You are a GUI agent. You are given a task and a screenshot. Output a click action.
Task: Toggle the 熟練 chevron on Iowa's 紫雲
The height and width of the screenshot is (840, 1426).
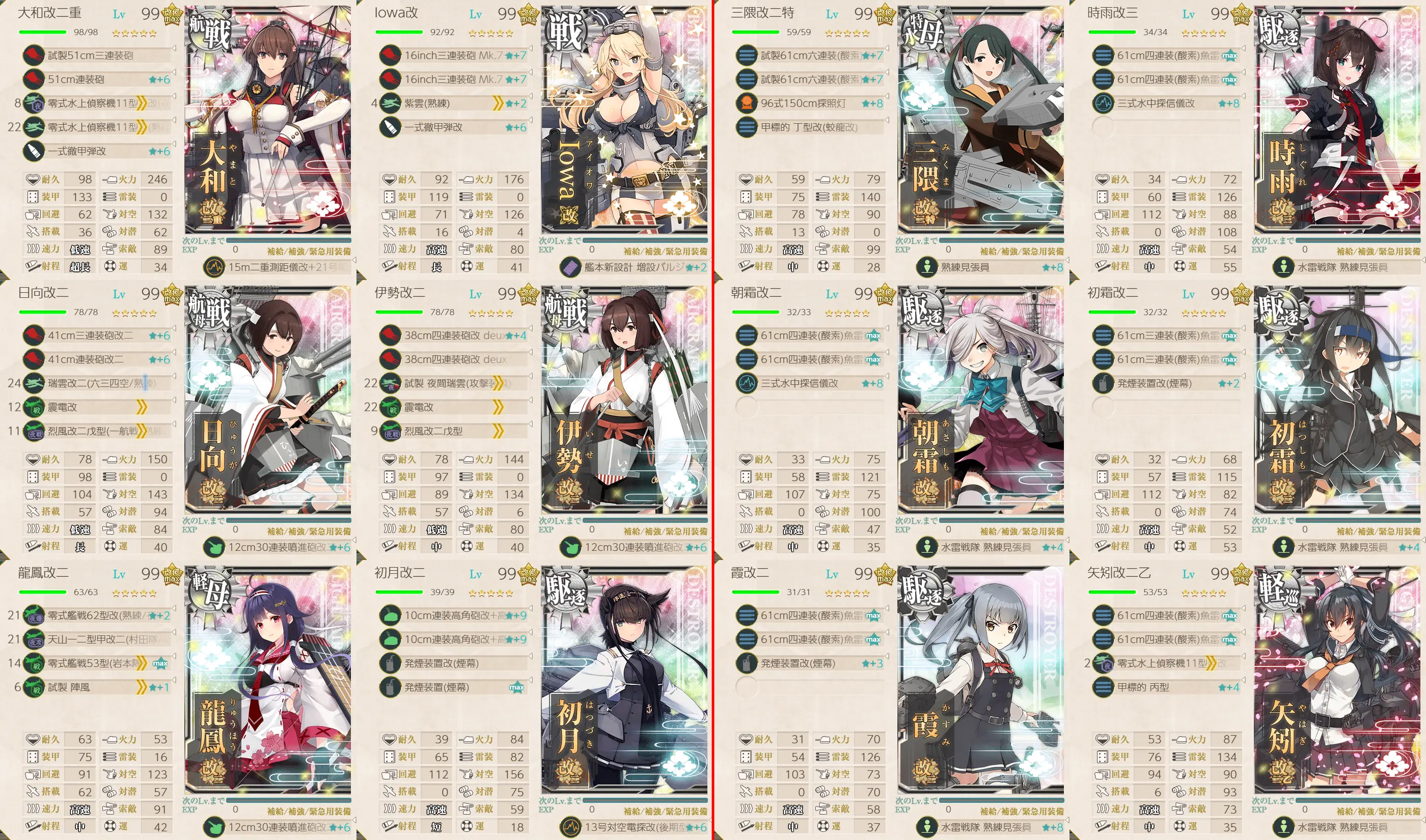[497, 103]
